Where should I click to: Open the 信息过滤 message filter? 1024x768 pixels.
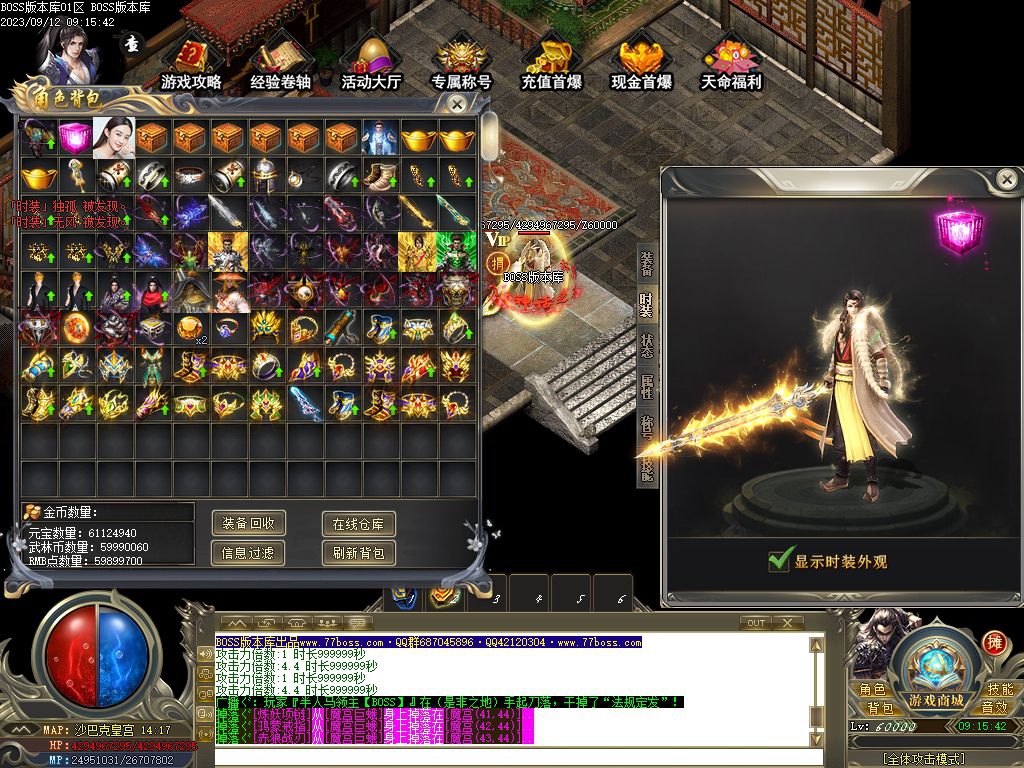[x=249, y=552]
